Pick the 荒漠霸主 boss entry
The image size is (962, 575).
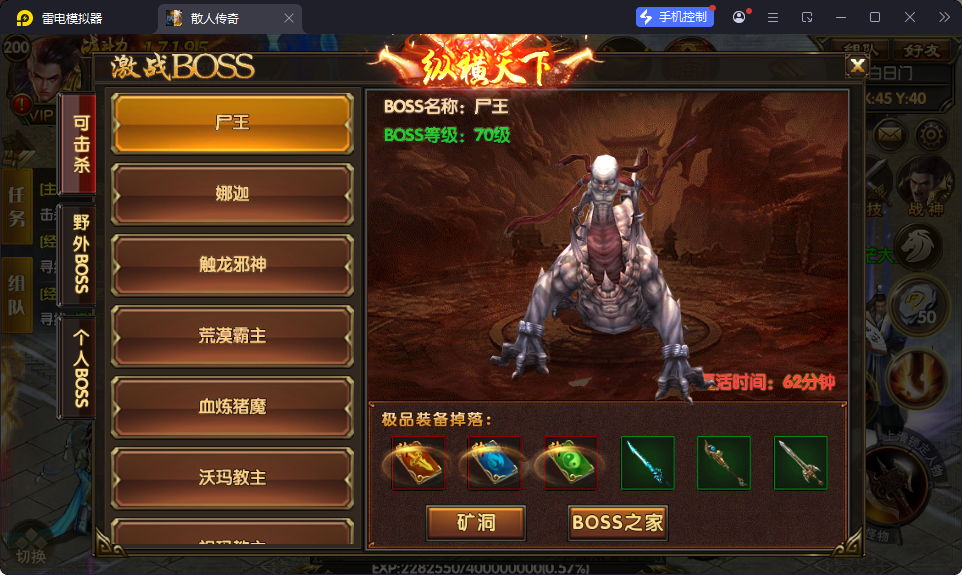[232, 336]
